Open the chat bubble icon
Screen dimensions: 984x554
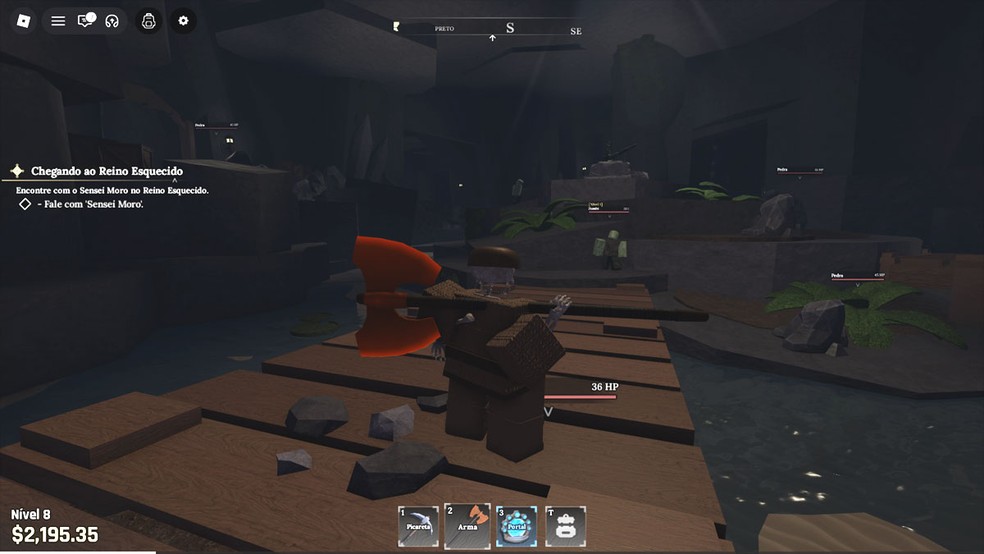pyautogui.click(x=86, y=20)
